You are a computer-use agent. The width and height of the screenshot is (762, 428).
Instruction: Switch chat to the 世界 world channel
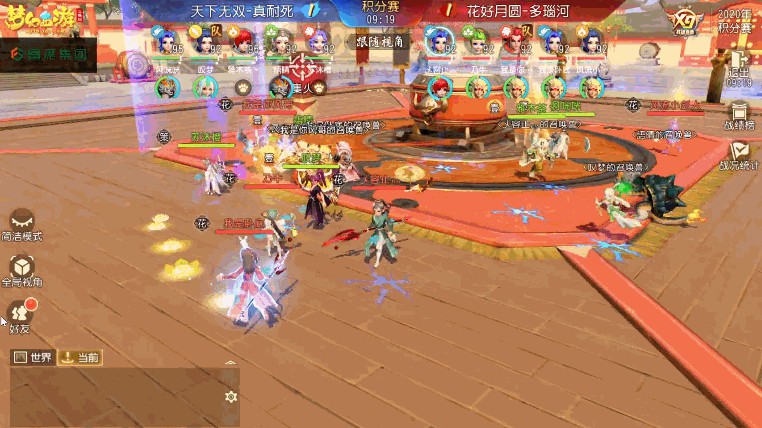tap(32, 357)
